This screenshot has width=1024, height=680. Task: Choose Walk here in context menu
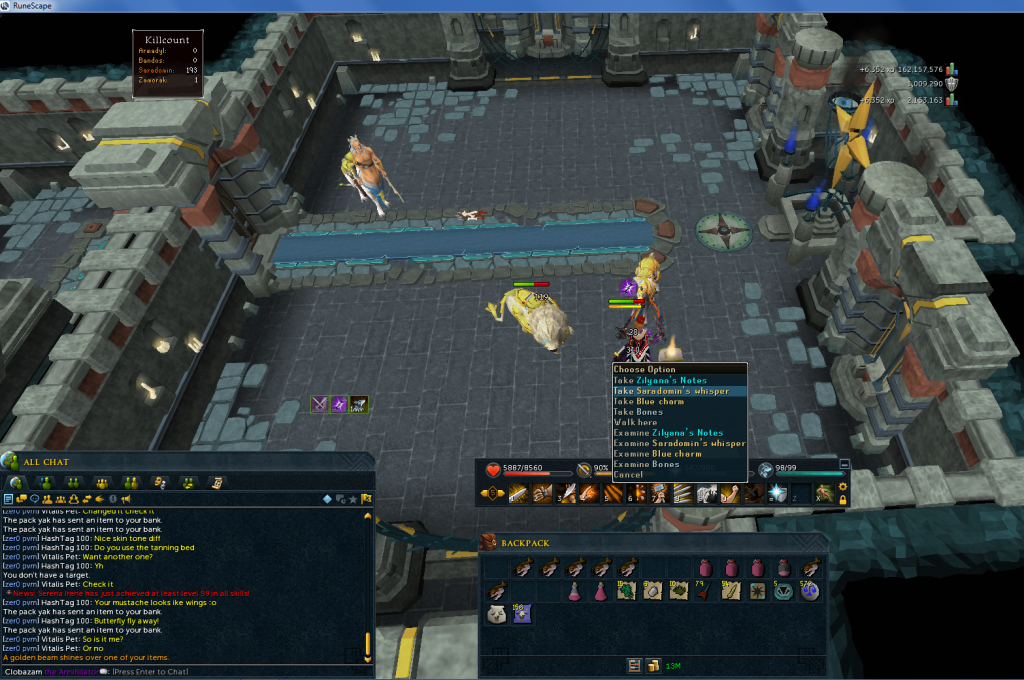636,423
